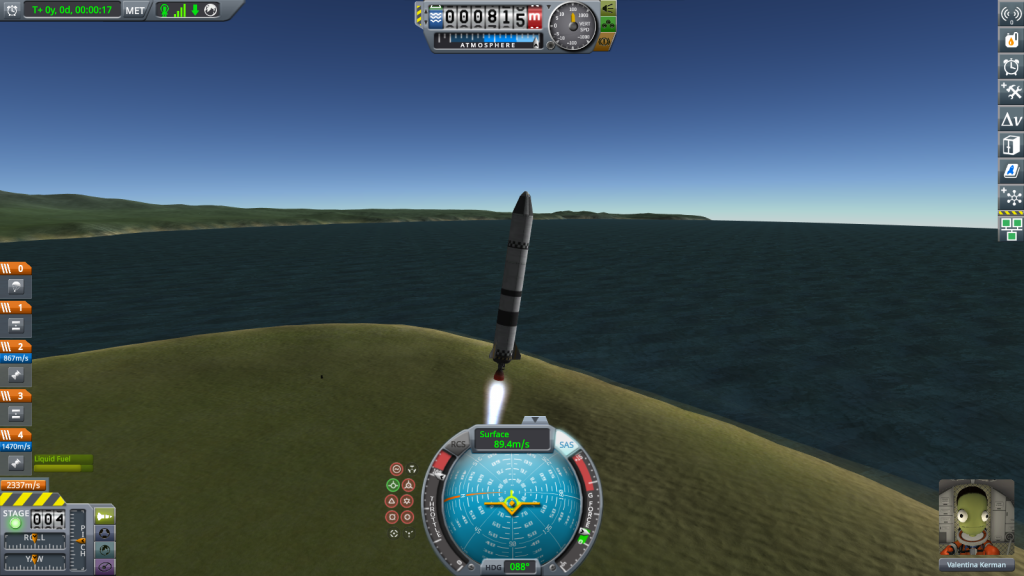This screenshot has height=576, width=1024.
Task: Select the stage 4 engine icon
Action: tap(16, 463)
